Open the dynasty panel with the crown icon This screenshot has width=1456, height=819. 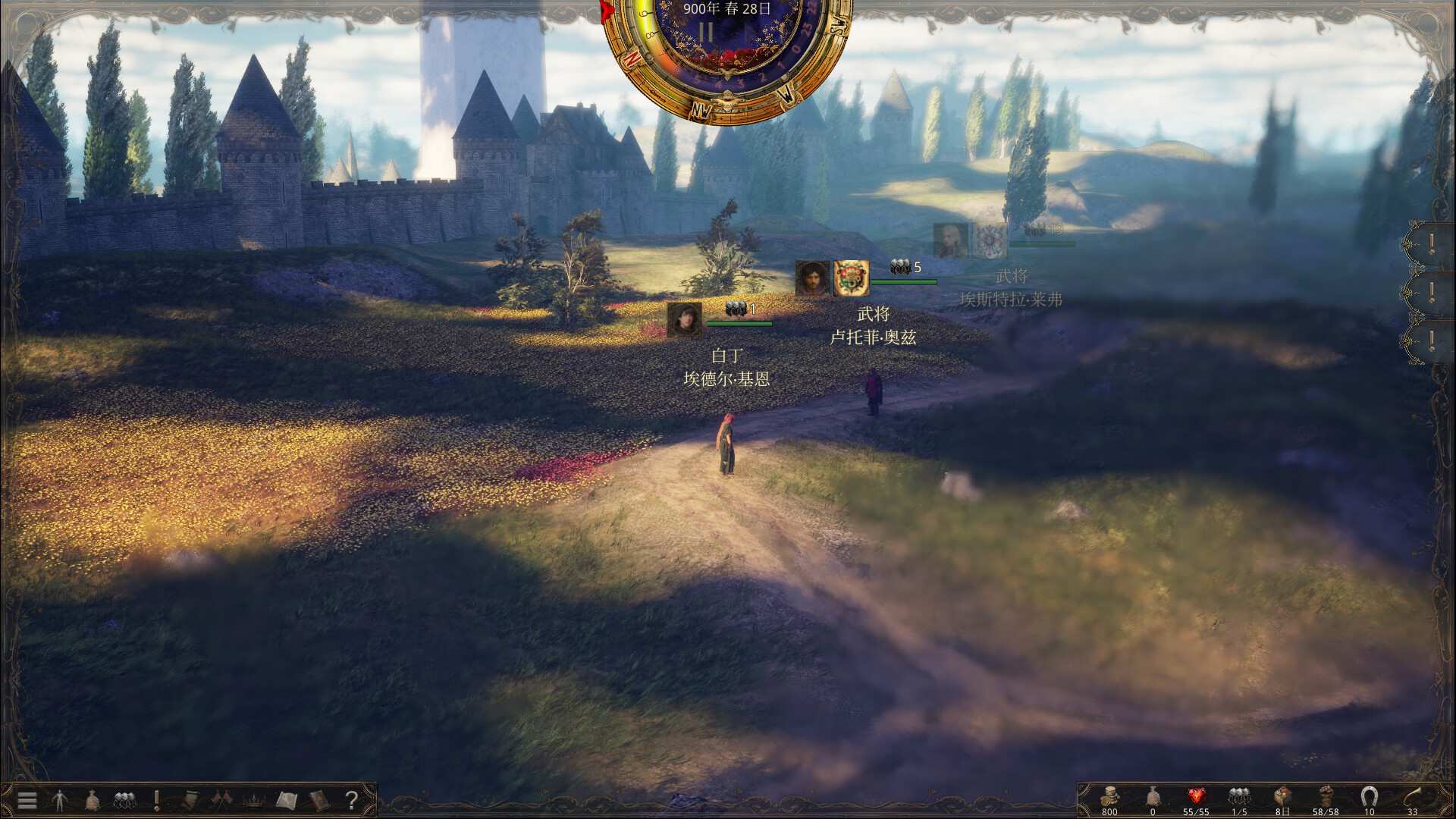[253, 800]
